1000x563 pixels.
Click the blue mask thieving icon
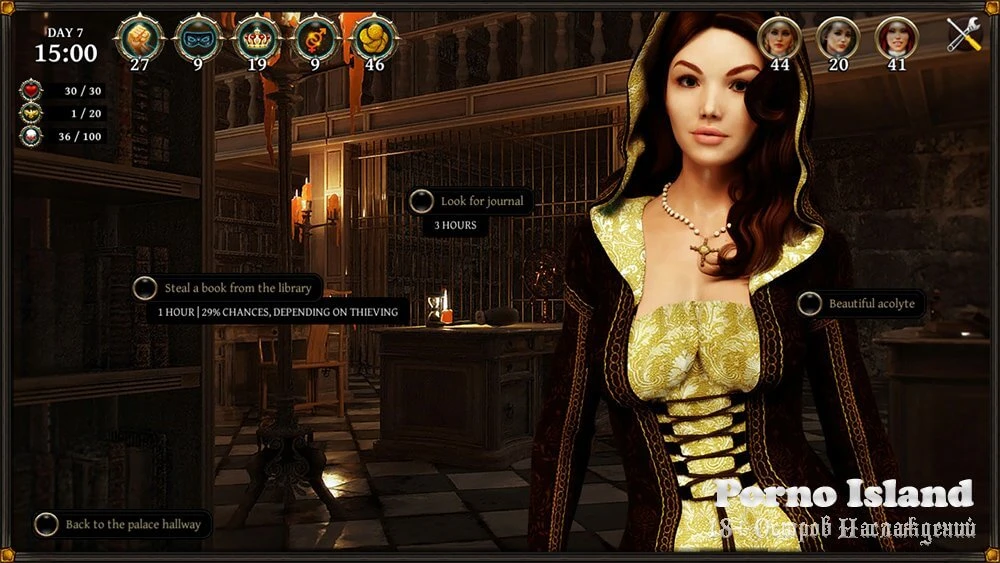click(x=198, y=39)
